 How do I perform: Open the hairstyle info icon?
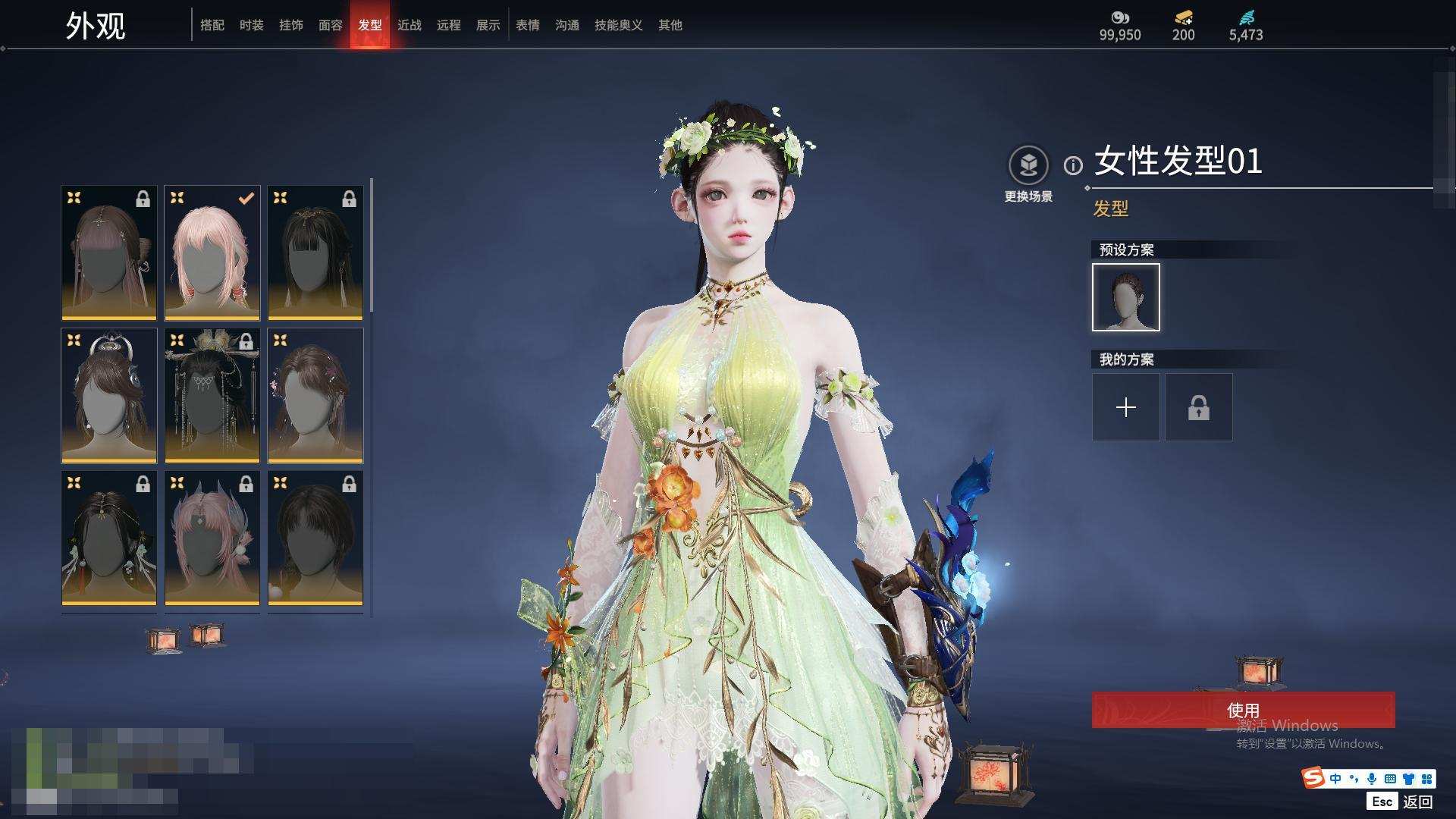pyautogui.click(x=1073, y=165)
